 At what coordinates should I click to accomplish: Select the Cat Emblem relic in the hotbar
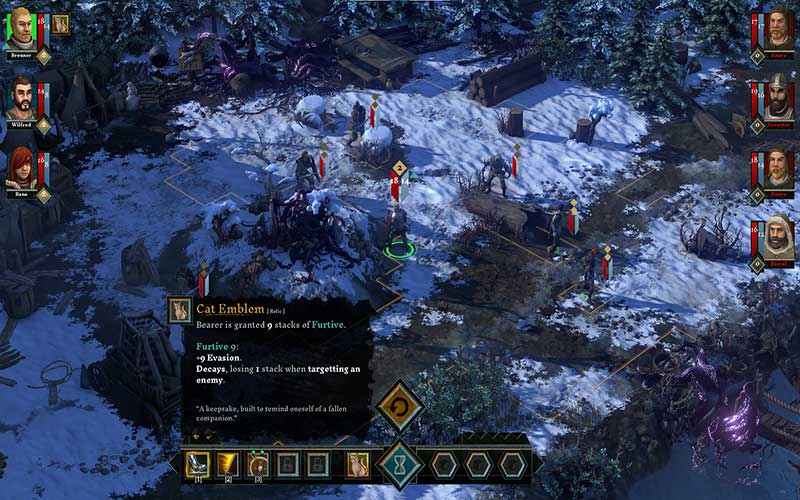[x=357, y=464]
